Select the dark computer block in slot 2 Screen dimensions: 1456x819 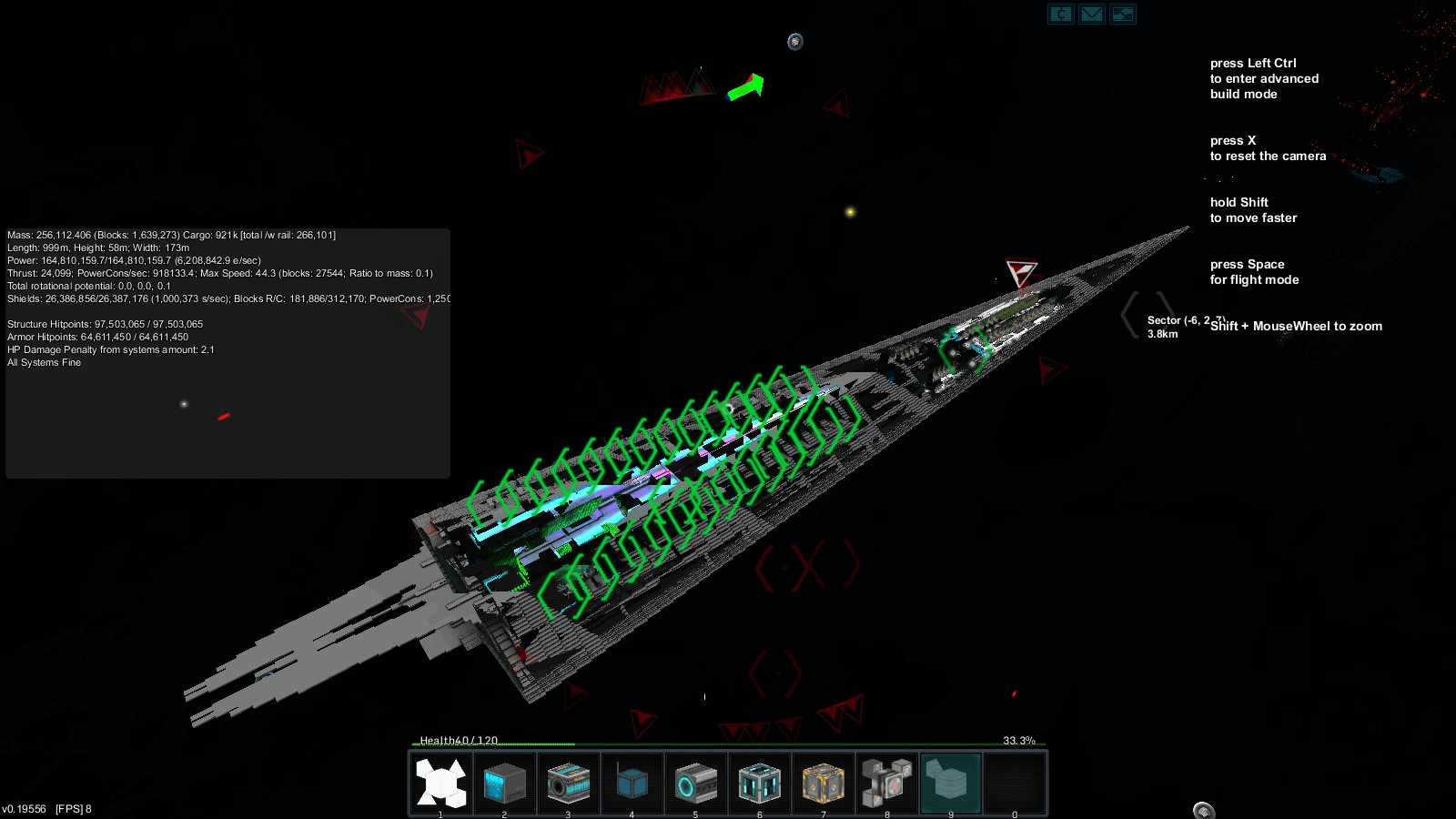pyautogui.click(x=505, y=783)
